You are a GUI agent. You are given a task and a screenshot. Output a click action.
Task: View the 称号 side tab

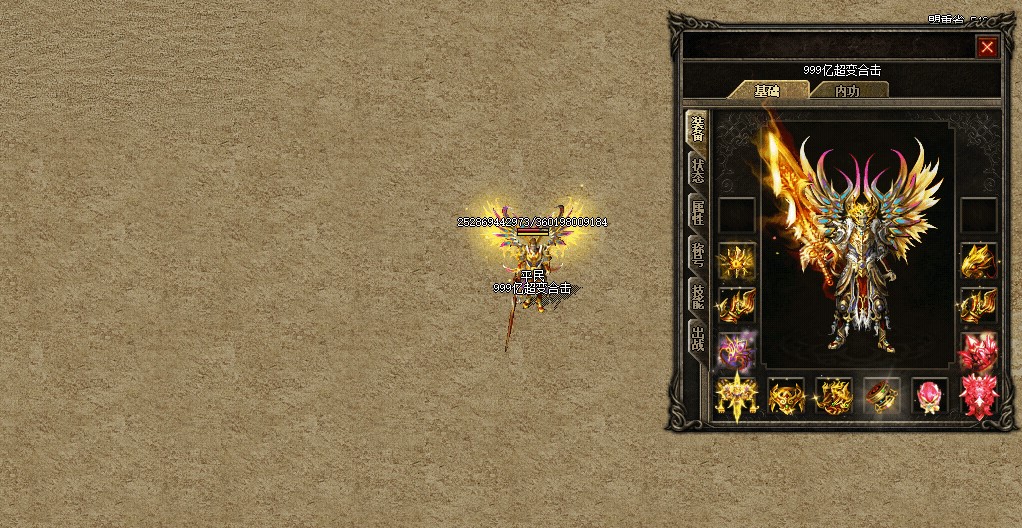(697, 254)
